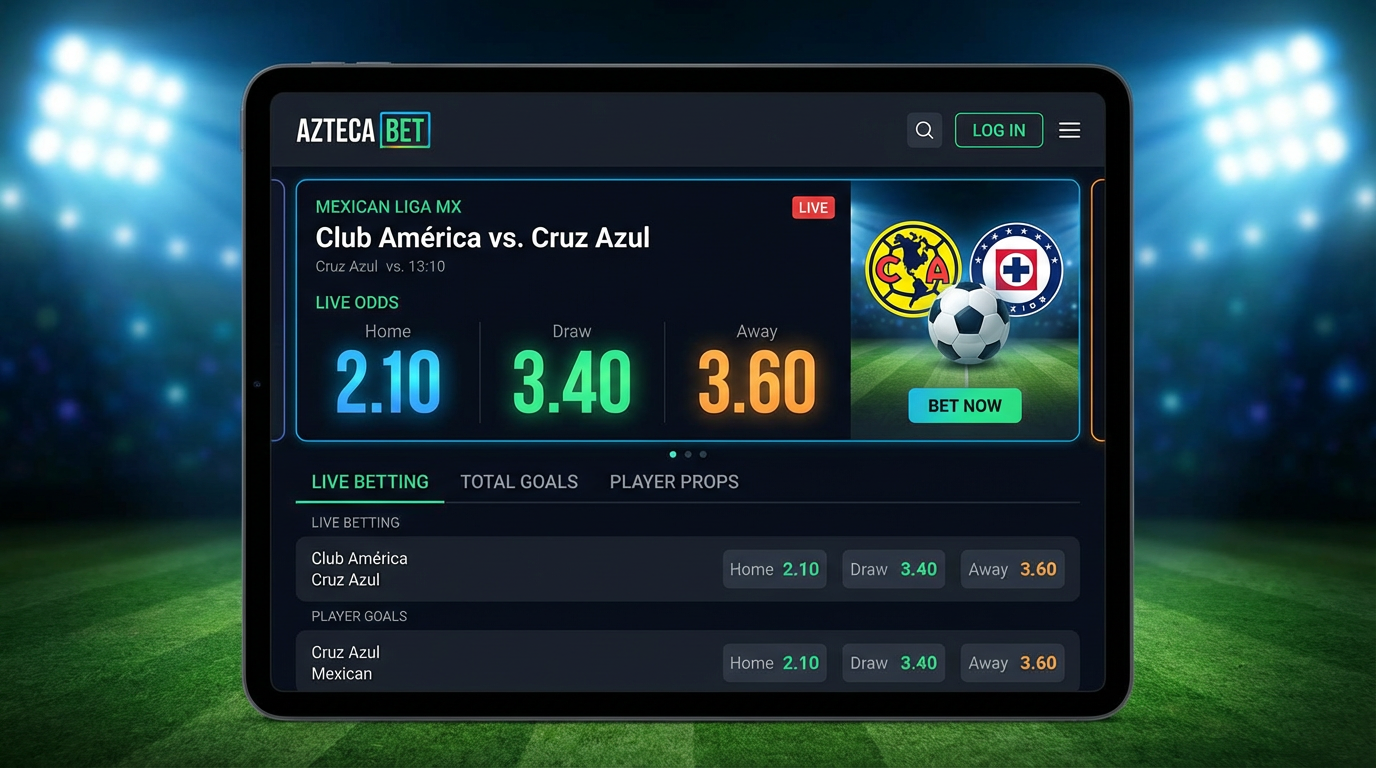Select the Club América crest
Screen dimensions: 1376x768
tap(912, 267)
